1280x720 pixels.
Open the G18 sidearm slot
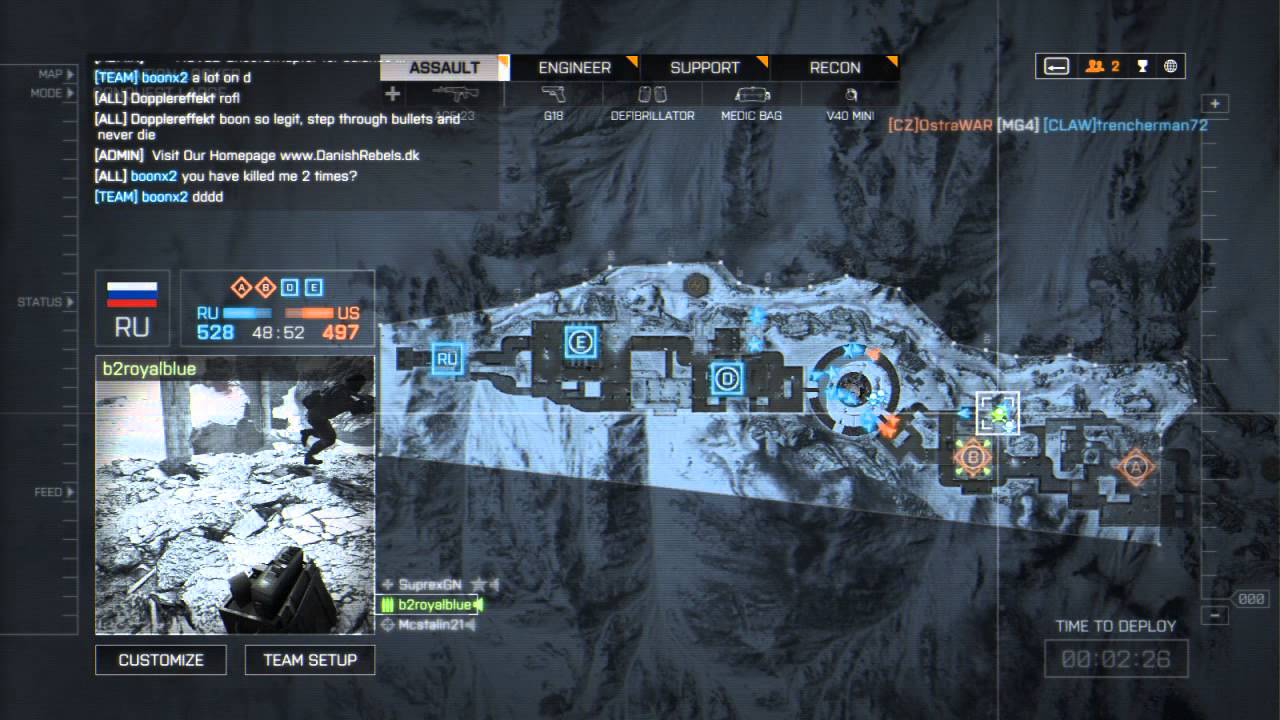553,103
